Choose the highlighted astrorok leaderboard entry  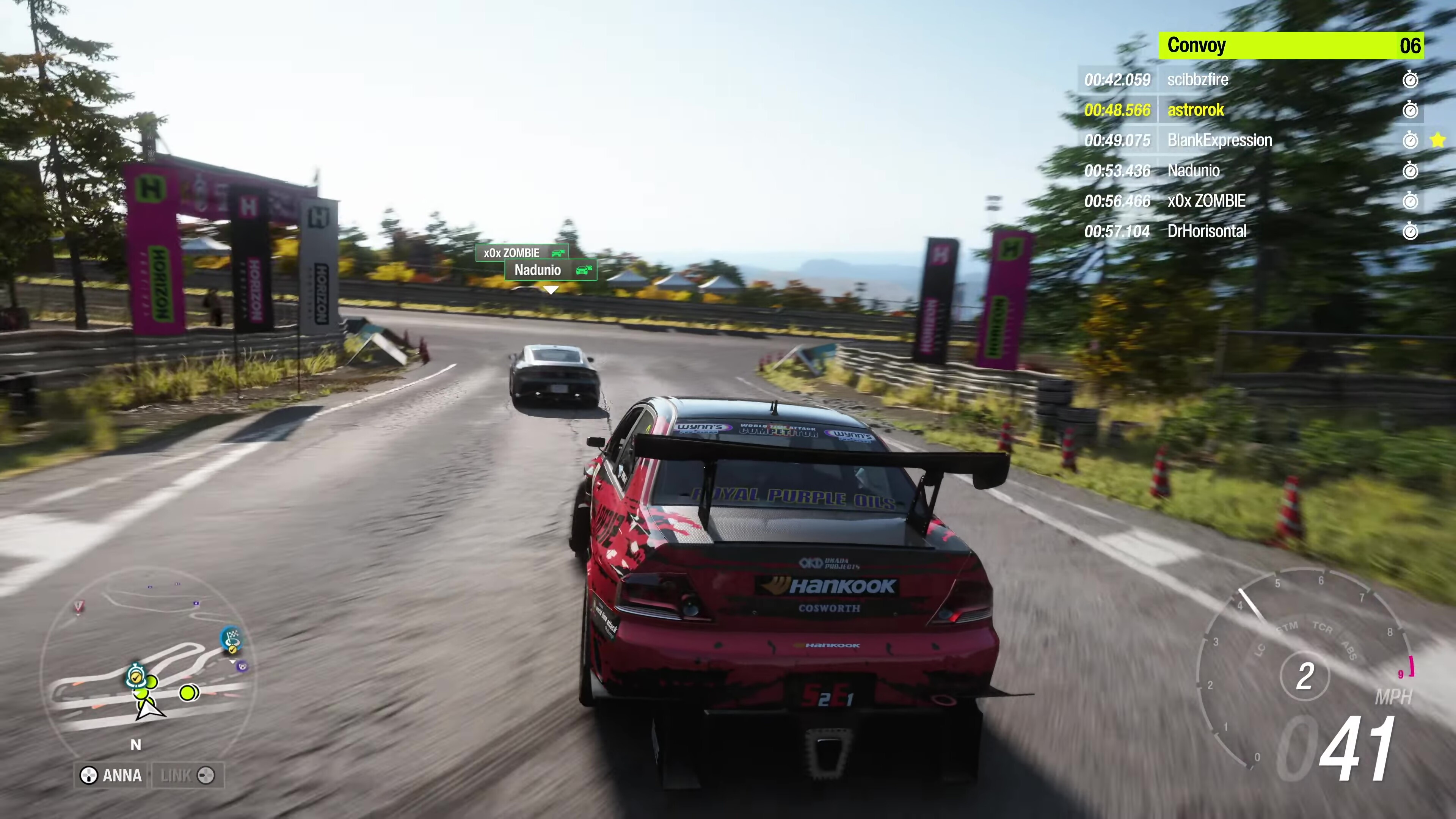[1250, 110]
